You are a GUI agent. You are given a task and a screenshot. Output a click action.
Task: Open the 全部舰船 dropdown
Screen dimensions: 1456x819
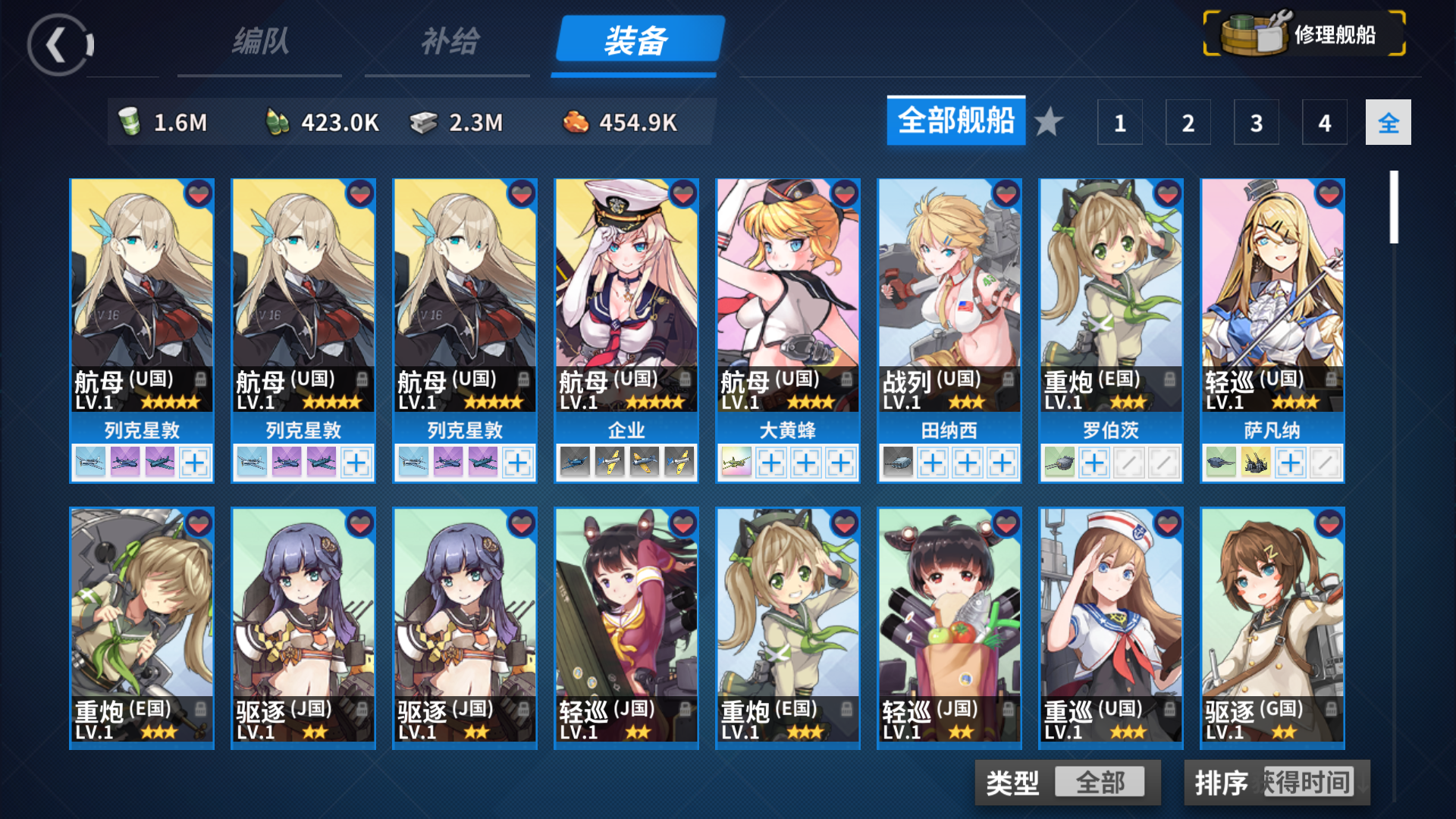pos(955,121)
